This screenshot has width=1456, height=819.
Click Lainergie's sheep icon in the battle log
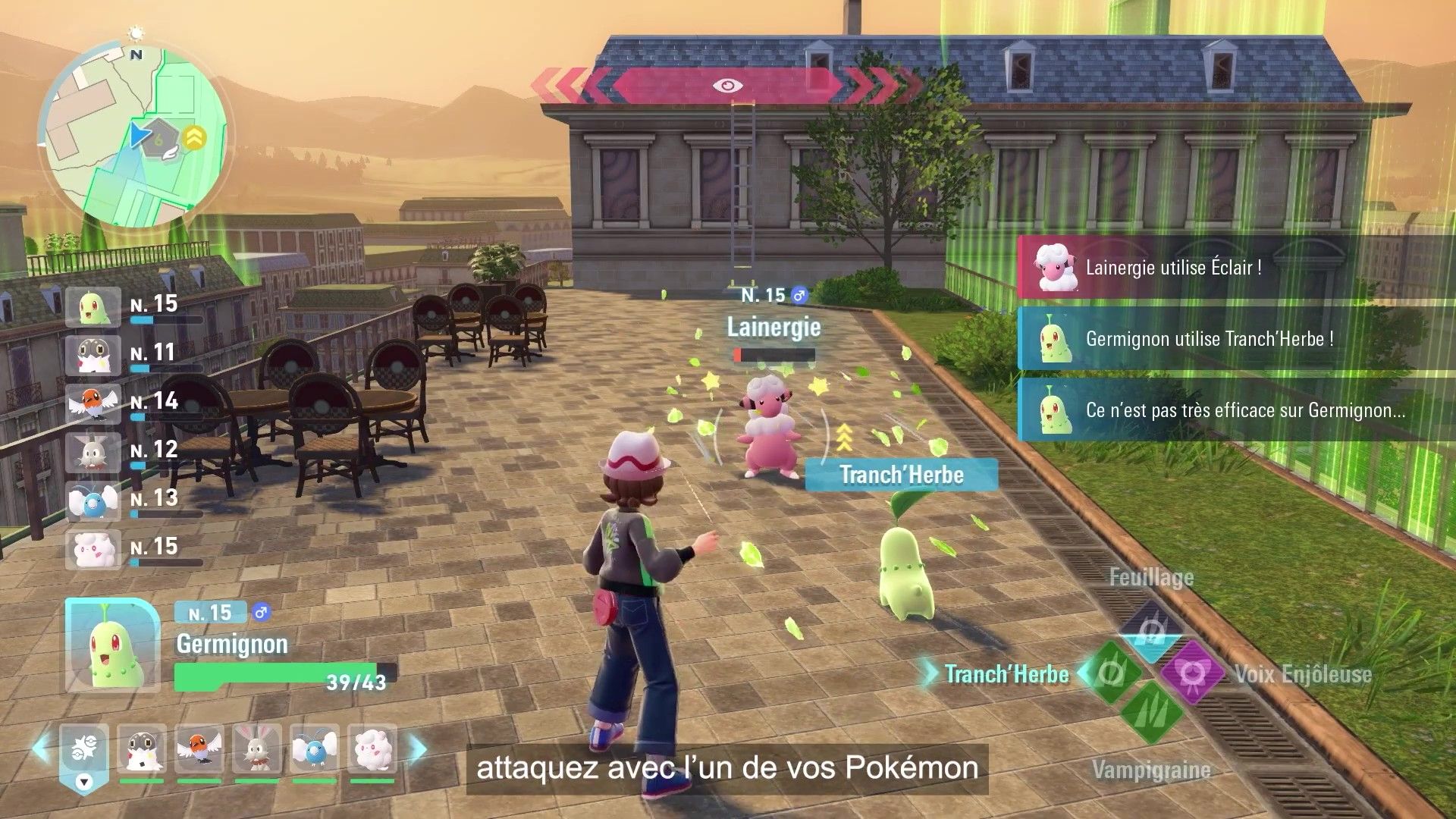[1053, 266]
